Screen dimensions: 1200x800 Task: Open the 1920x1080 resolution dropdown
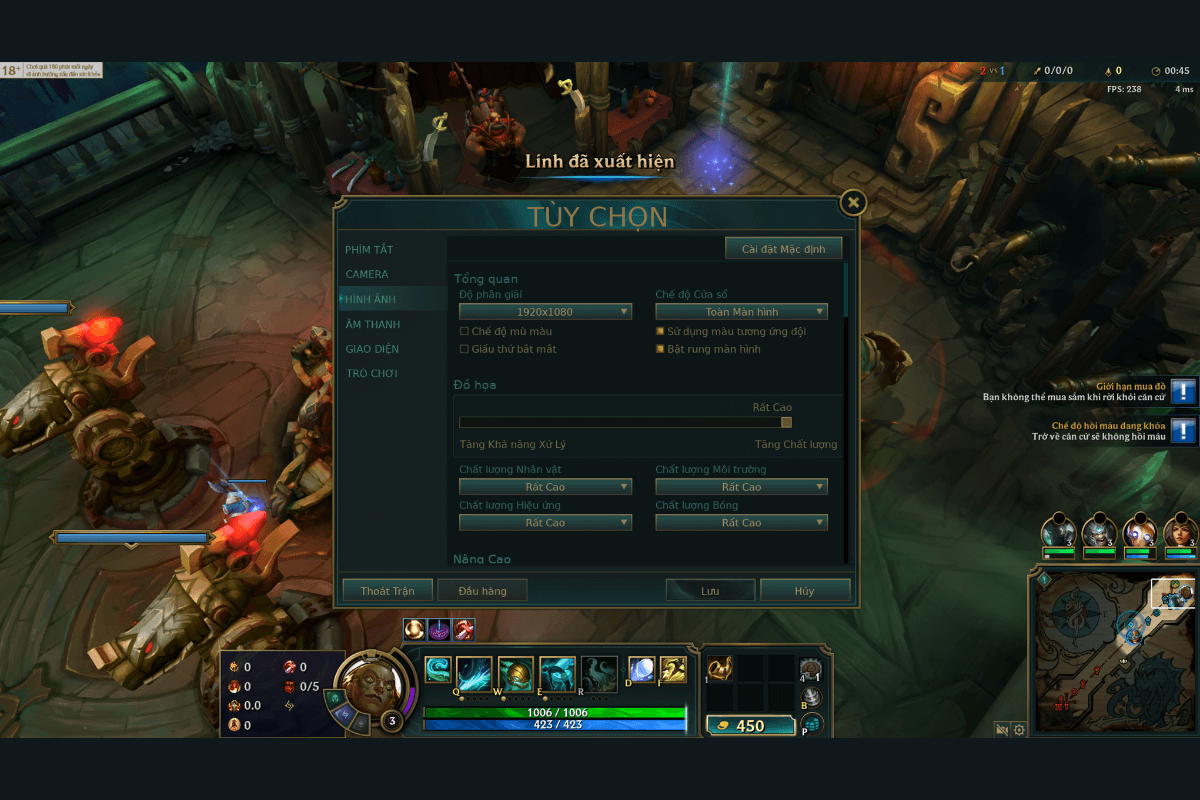coord(545,312)
